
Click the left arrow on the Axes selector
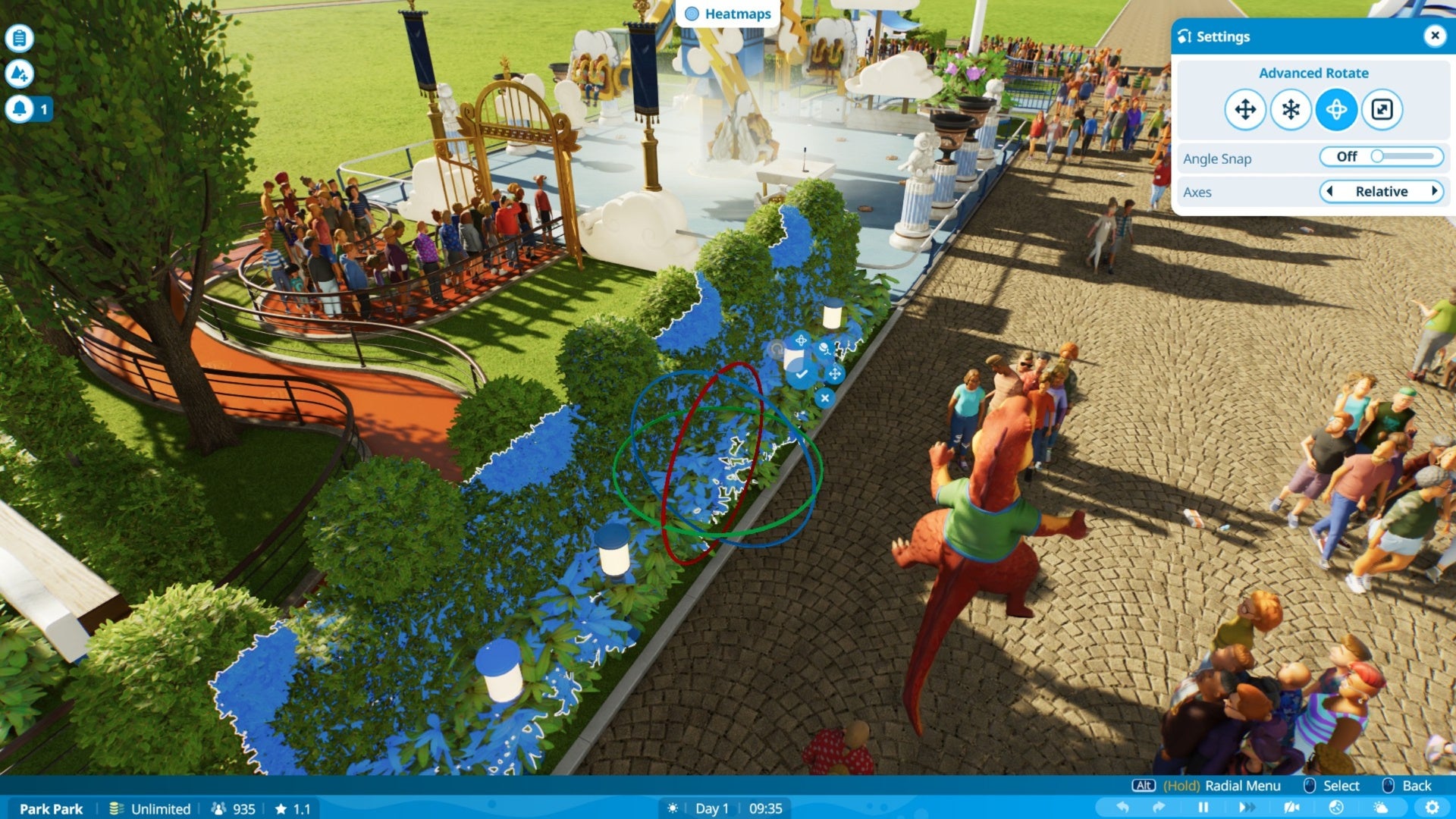pos(1330,191)
